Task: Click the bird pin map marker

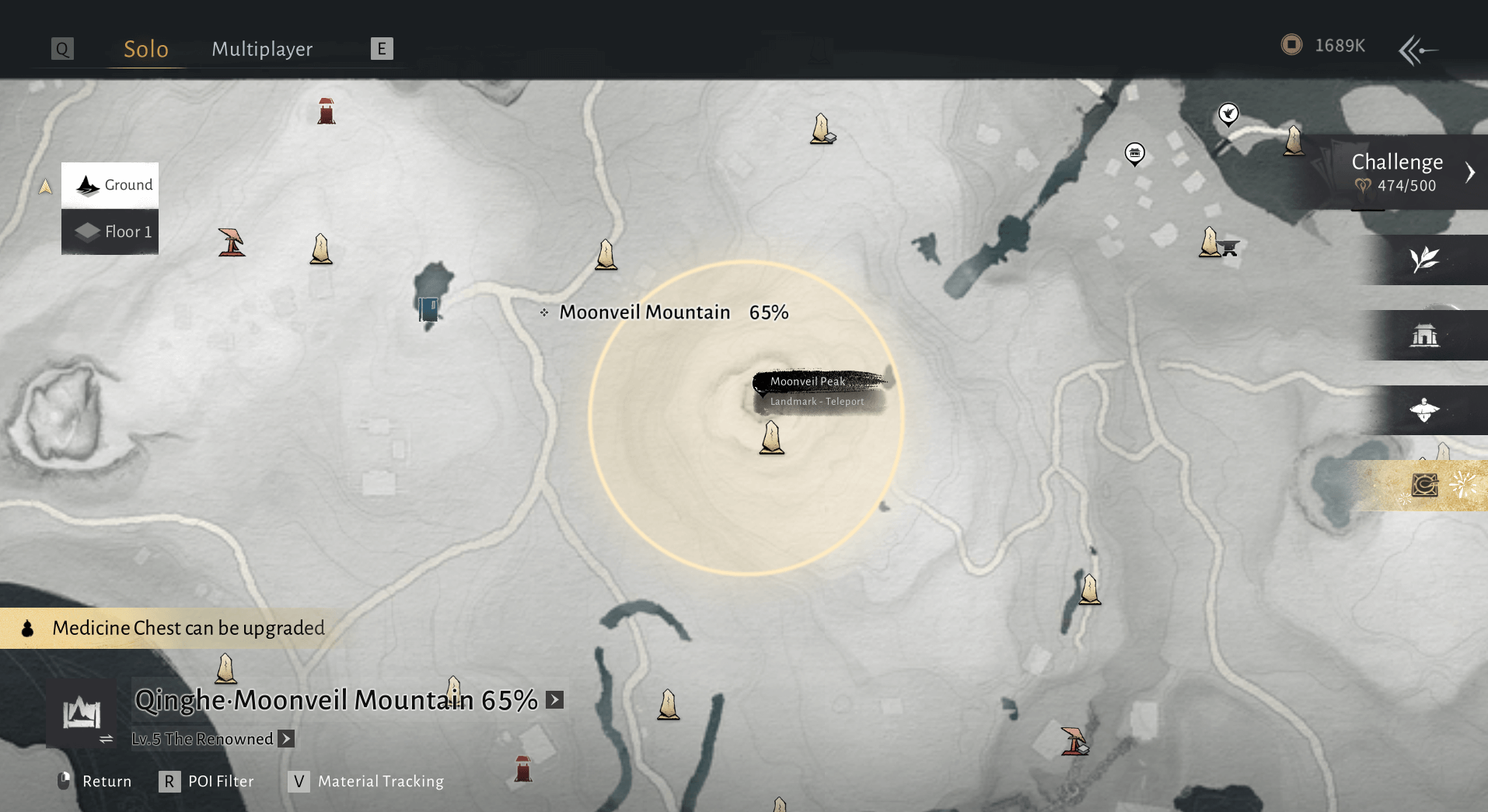Action: pos(1228,115)
